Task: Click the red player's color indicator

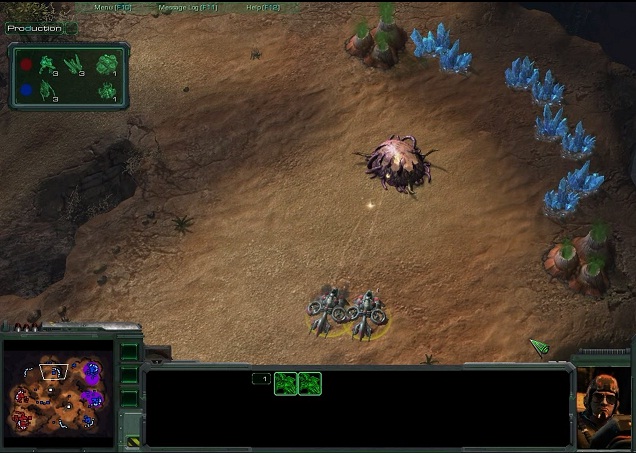Action: point(26,65)
